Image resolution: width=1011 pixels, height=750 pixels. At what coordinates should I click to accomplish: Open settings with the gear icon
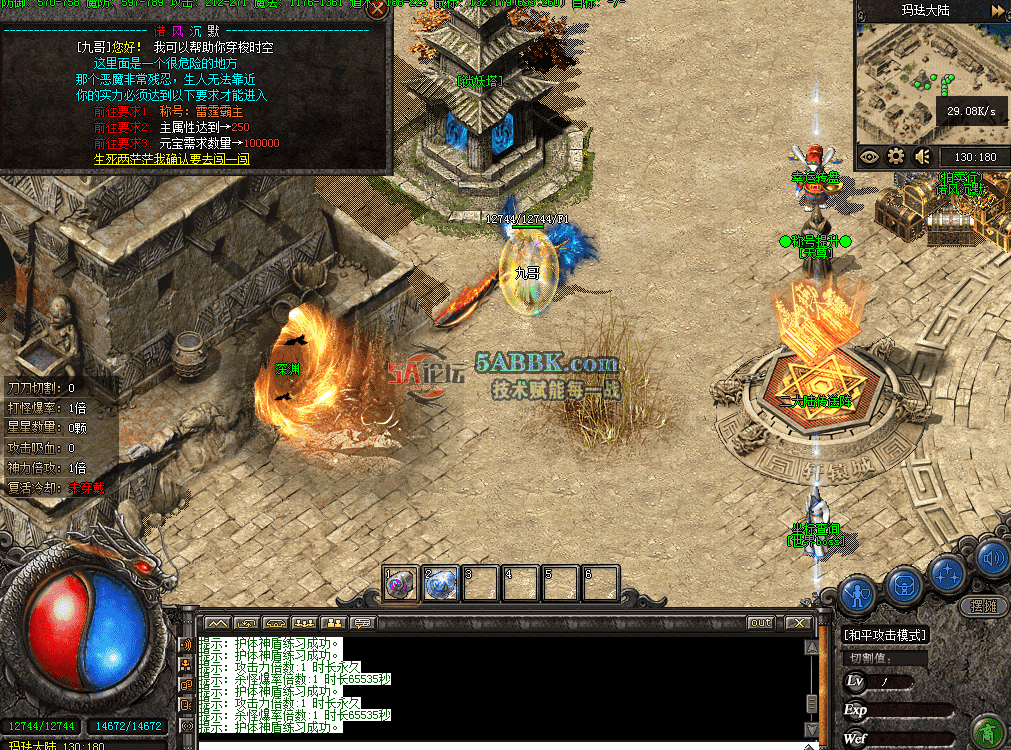pyautogui.click(x=896, y=156)
